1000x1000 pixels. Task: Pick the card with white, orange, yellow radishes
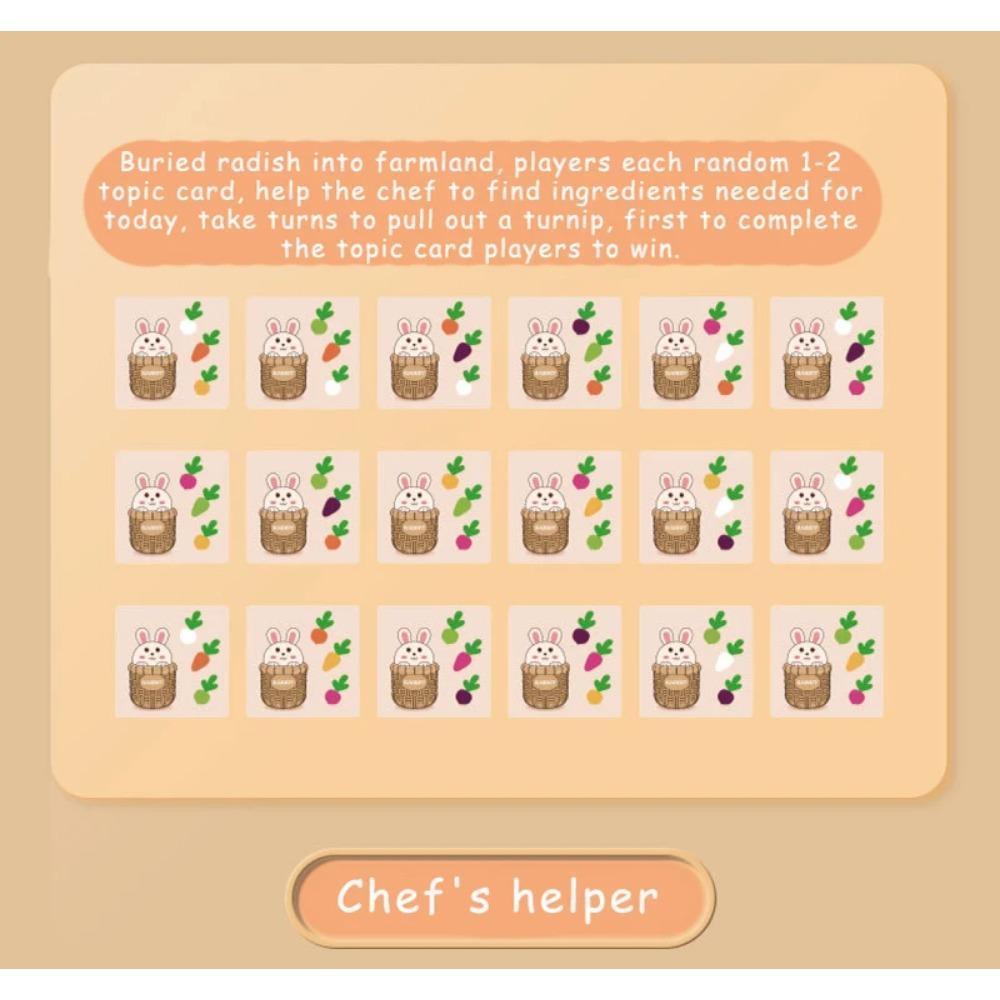(172, 352)
